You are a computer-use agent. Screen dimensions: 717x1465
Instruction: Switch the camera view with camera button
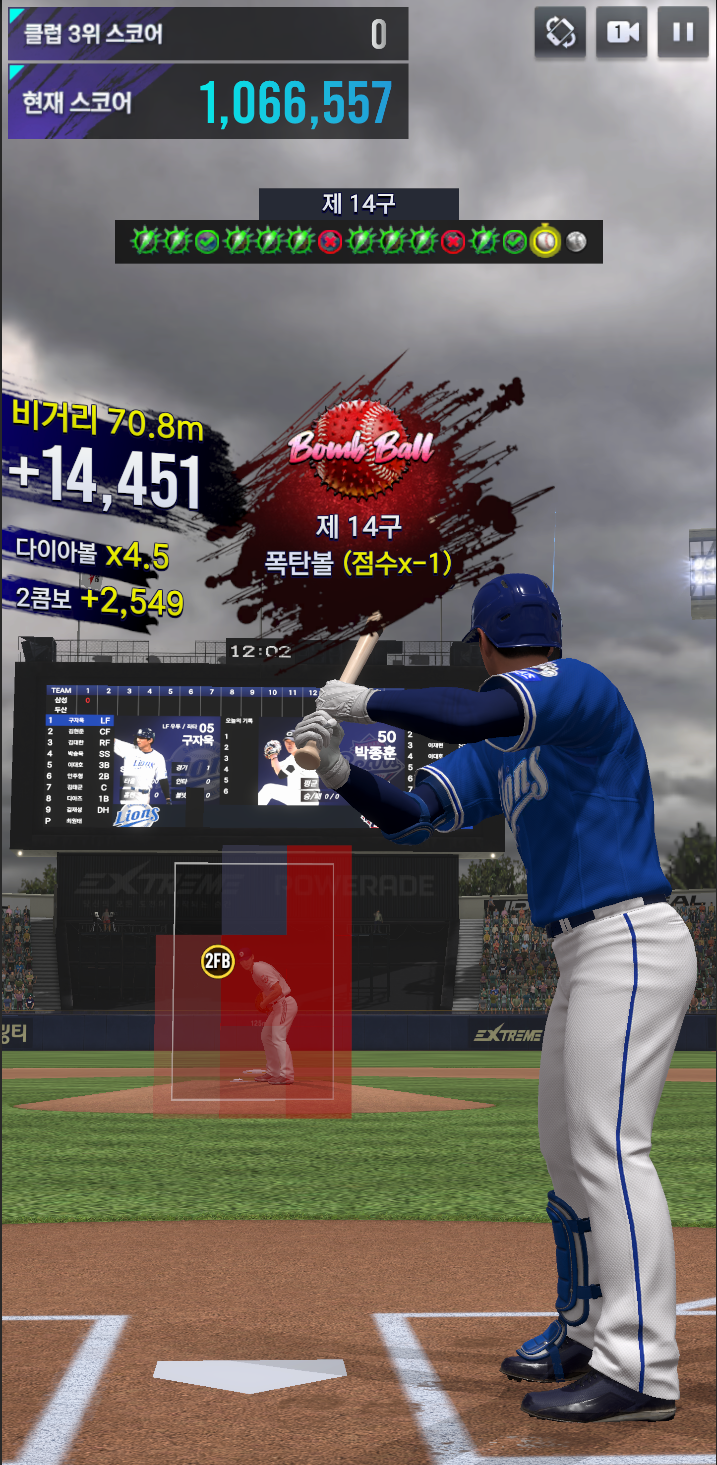pyautogui.click(x=621, y=32)
